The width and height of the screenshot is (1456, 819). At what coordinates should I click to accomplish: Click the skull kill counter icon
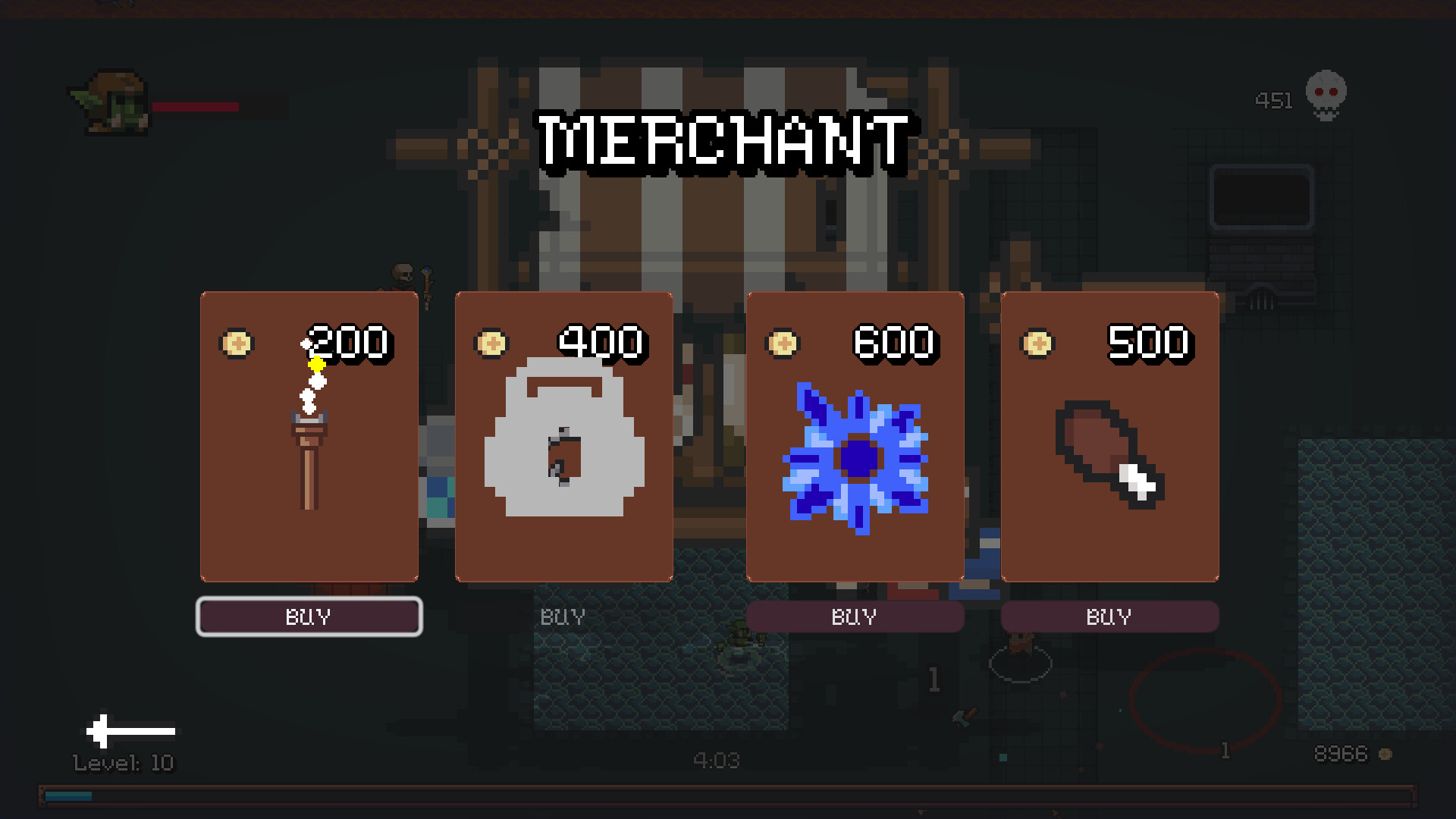click(x=1325, y=95)
